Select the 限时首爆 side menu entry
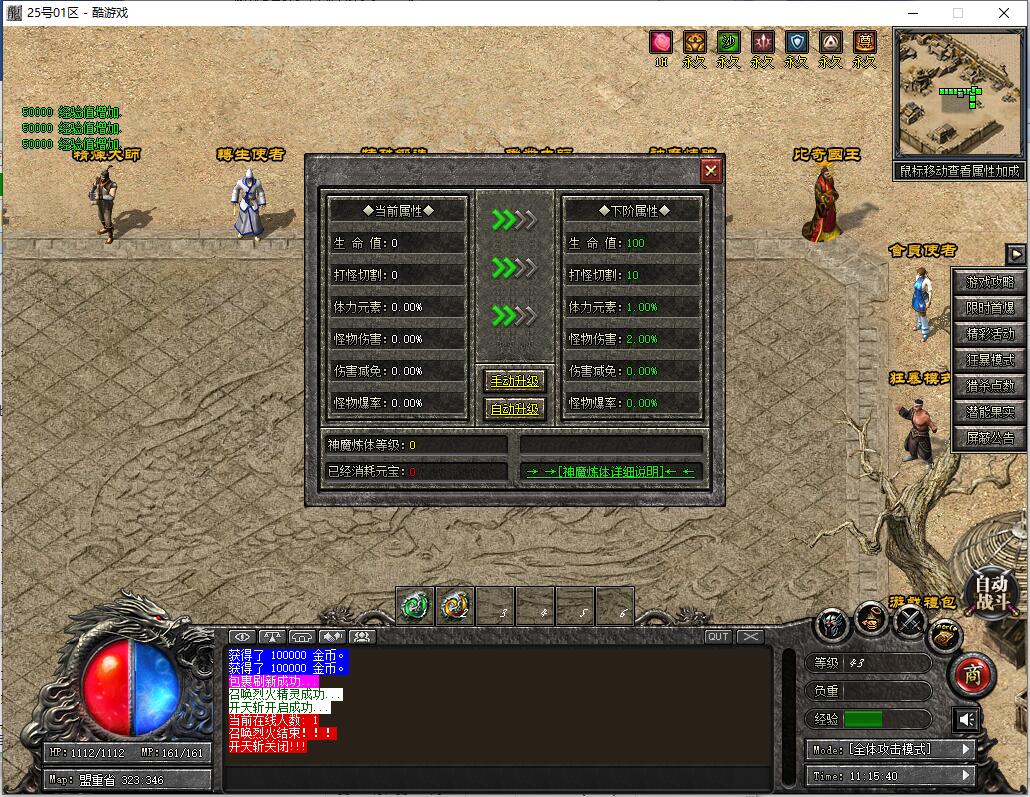The height and width of the screenshot is (797, 1030). [x=990, y=308]
